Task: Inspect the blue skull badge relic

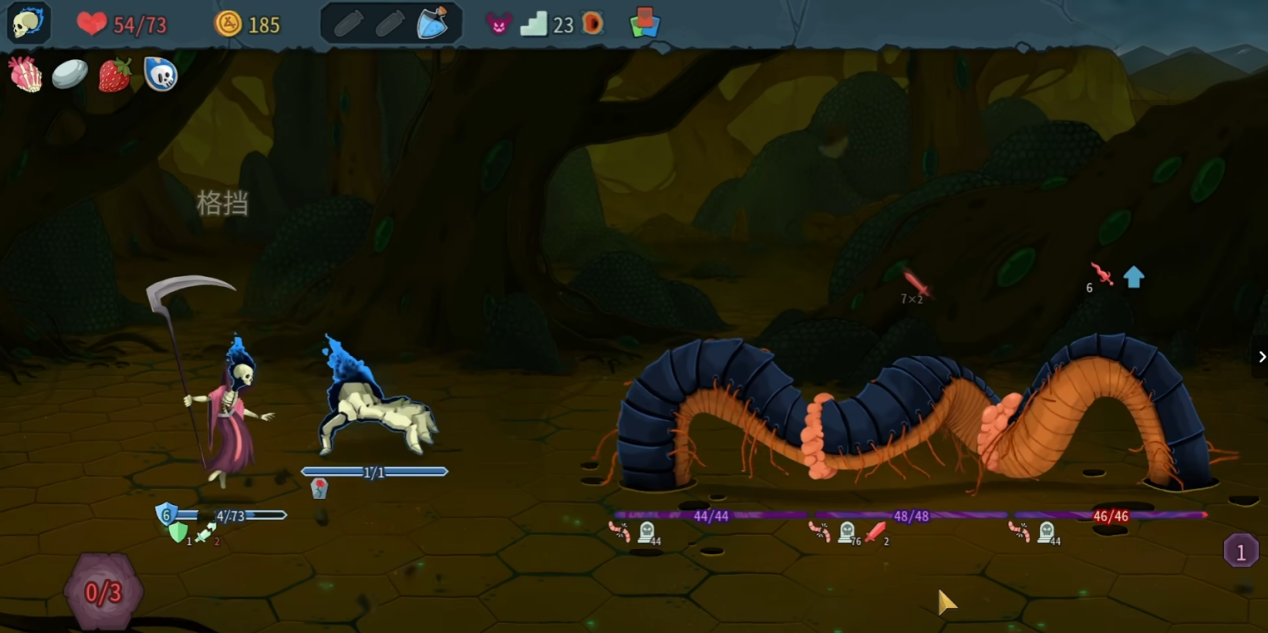Action: (x=160, y=74)
